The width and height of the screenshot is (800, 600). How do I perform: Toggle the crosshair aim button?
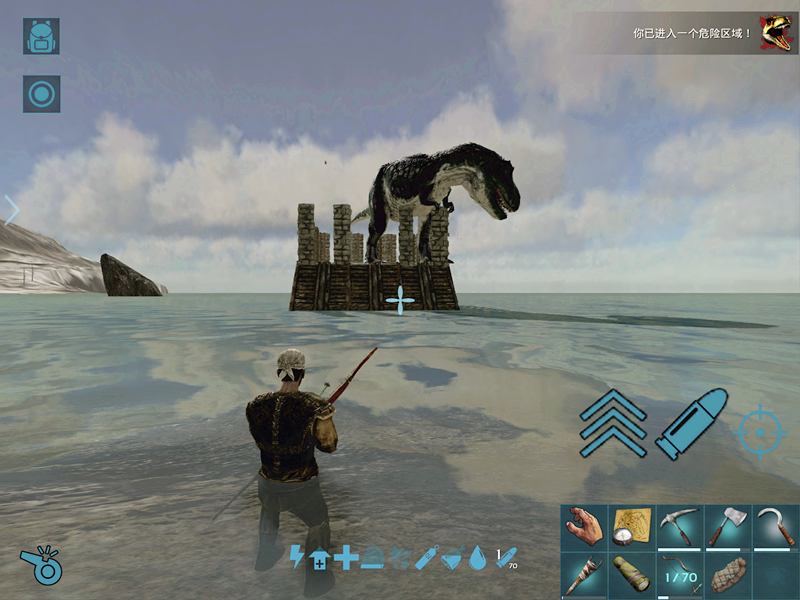760,432
